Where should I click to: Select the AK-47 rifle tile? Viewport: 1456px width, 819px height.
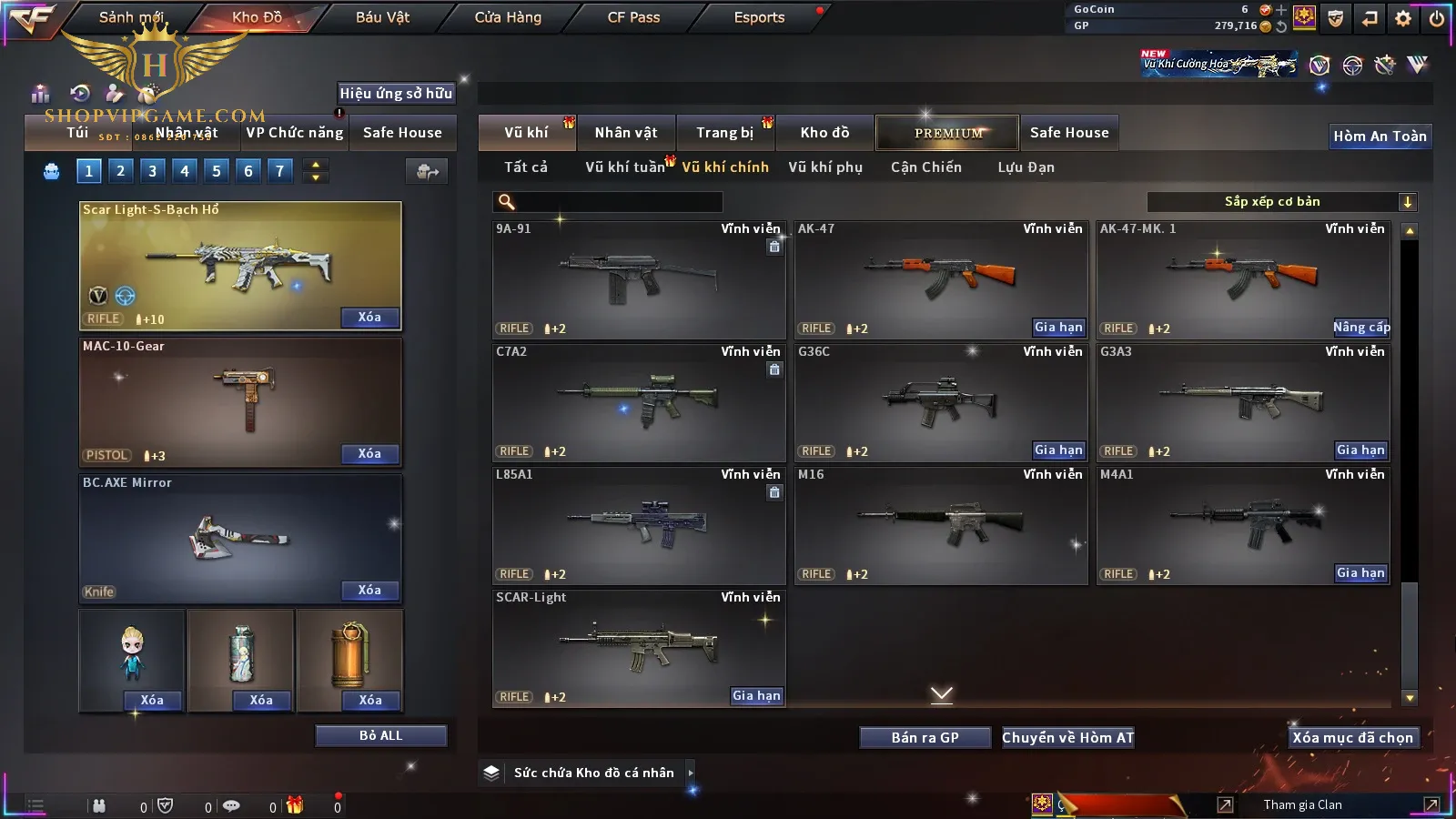pyautogui.click(x=940, y=273)
